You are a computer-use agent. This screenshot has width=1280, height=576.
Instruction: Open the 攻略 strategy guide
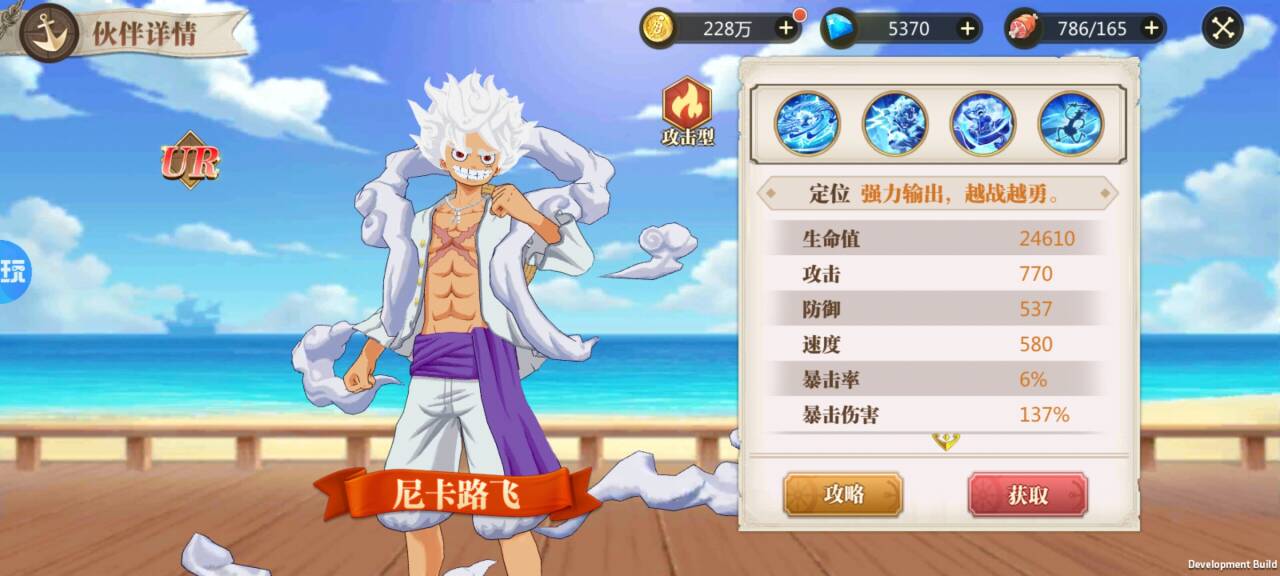point(843,494)
